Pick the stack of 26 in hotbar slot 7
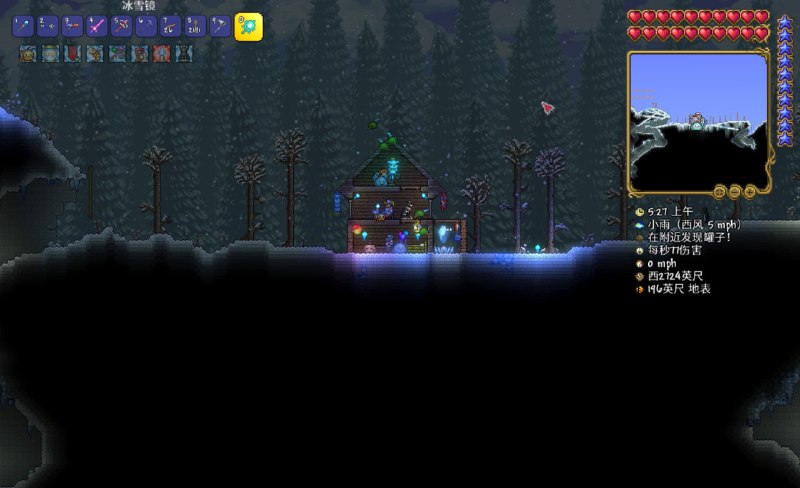This screenshot has width=800, height=488. pos(170,27)
